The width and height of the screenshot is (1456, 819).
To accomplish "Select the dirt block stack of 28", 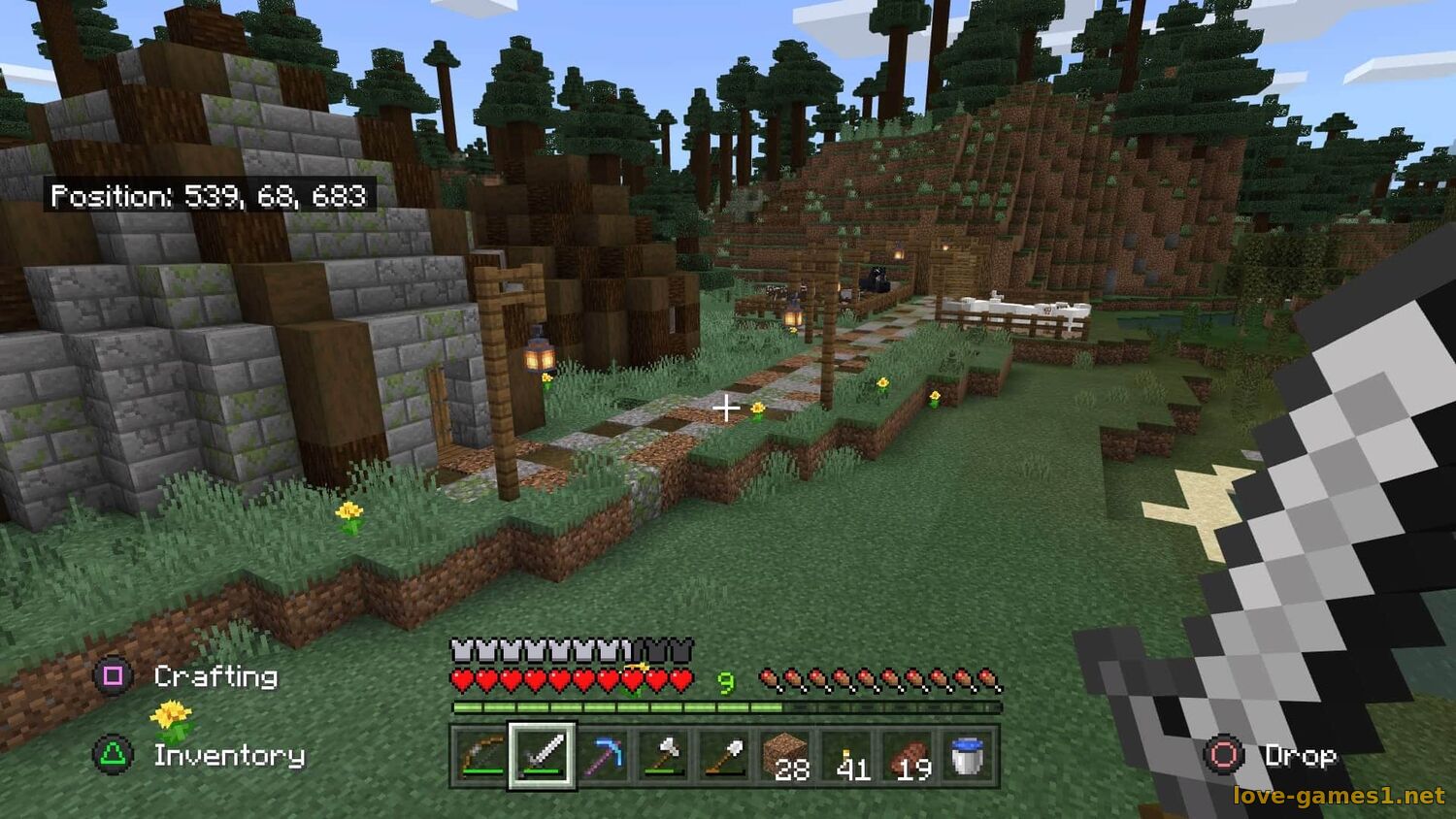I will pos(786,756).
